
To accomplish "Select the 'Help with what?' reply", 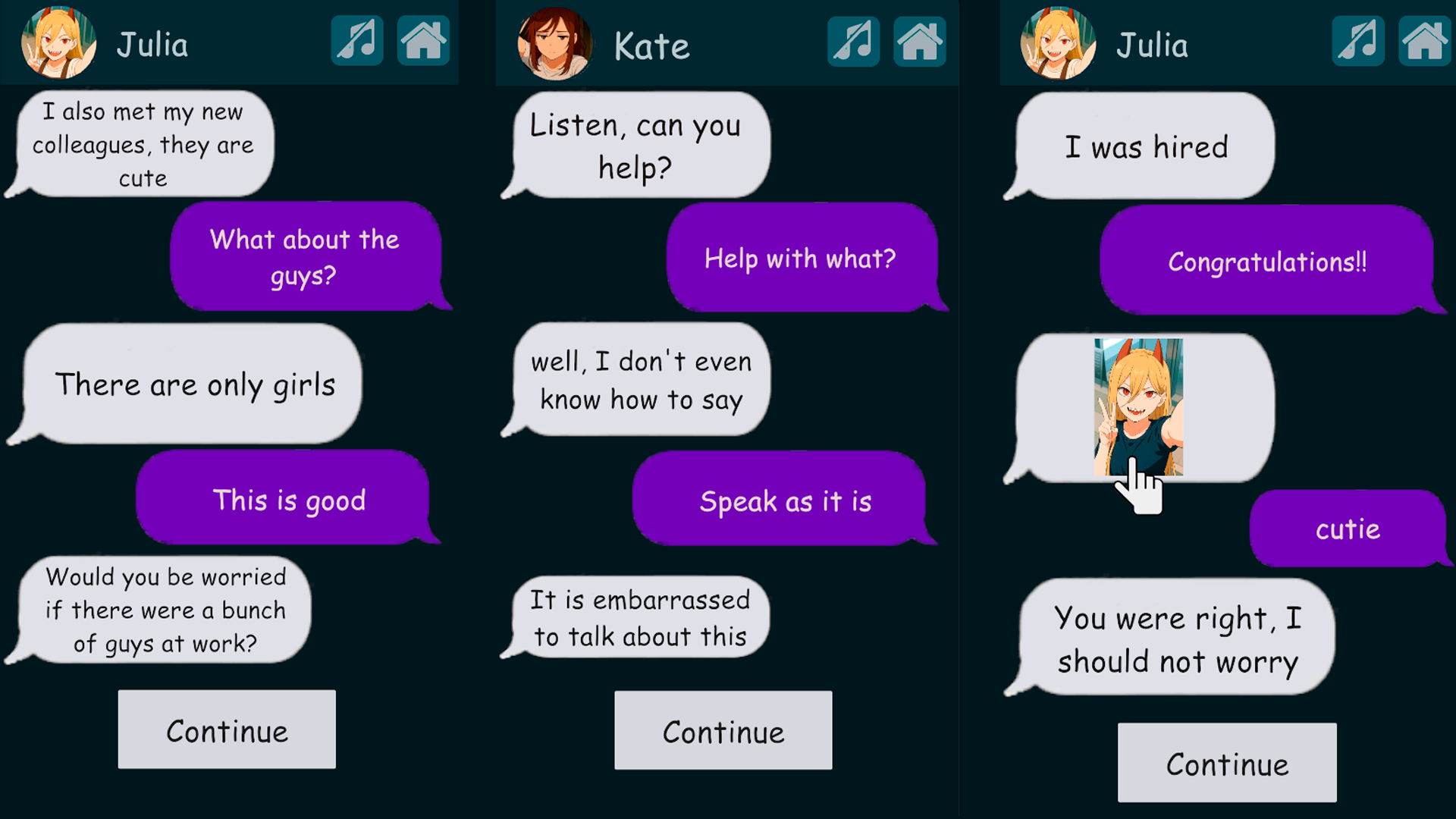I will tap(801, 258).
